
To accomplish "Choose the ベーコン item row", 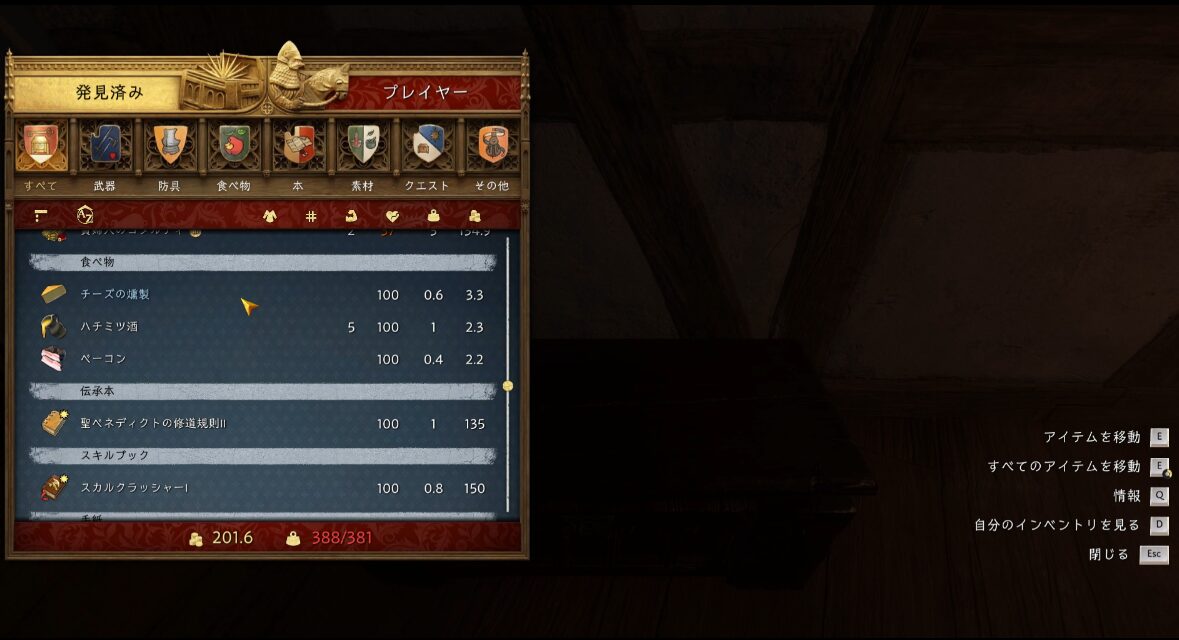I will (x=262, y=359).
